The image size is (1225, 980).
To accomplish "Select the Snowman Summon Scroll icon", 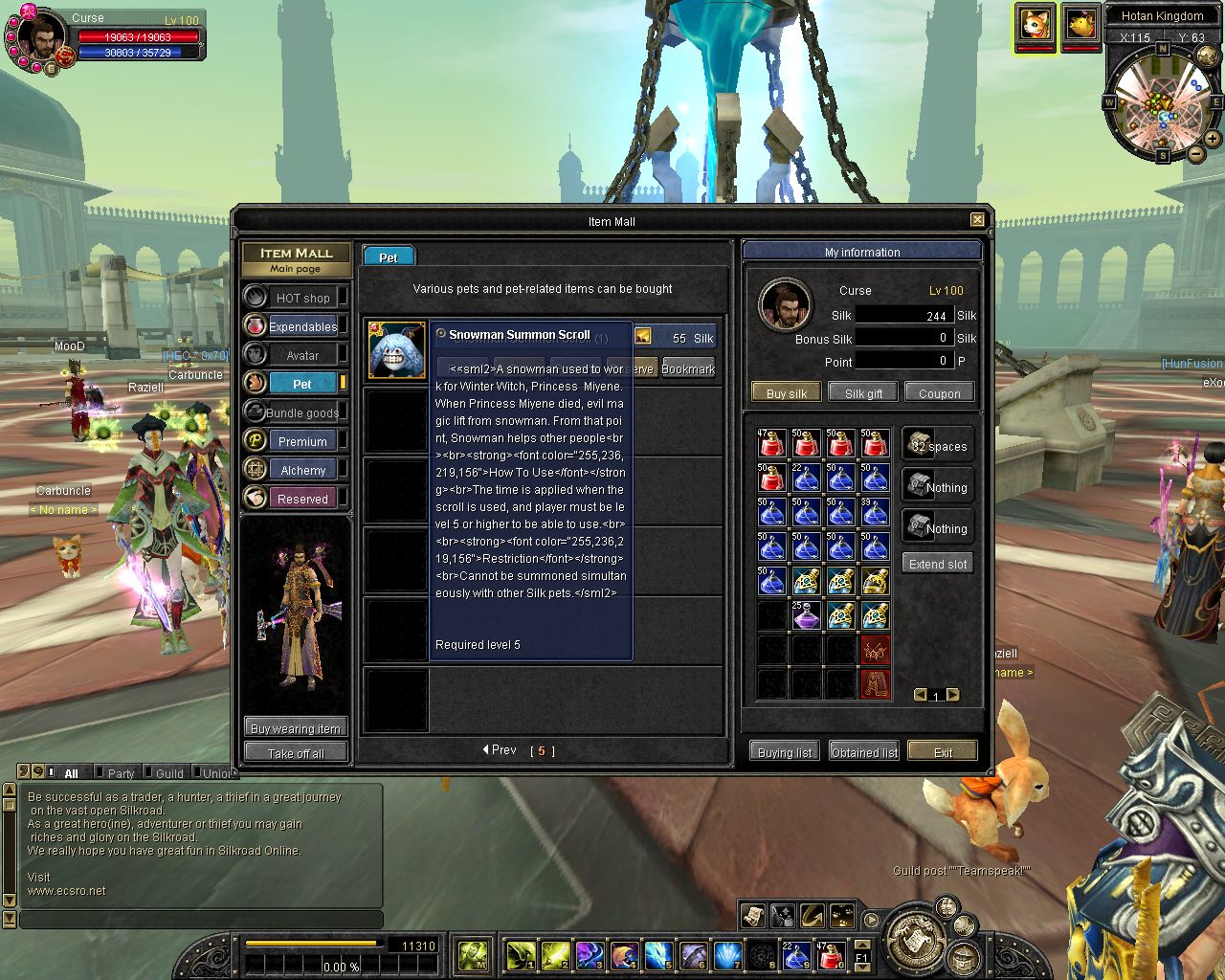I will [x=397, y=351].
